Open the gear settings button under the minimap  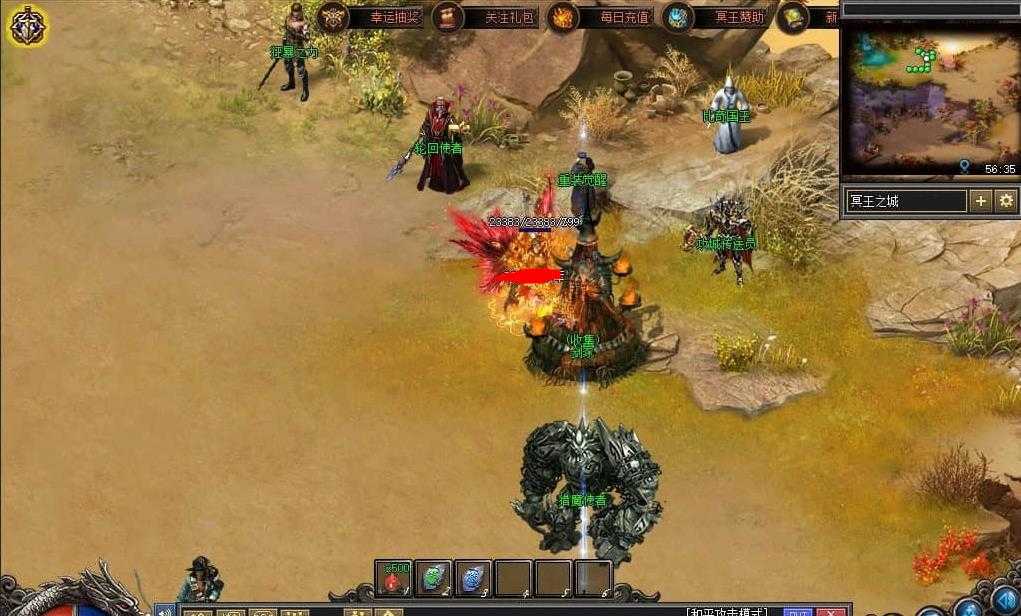pos(1006,201)
